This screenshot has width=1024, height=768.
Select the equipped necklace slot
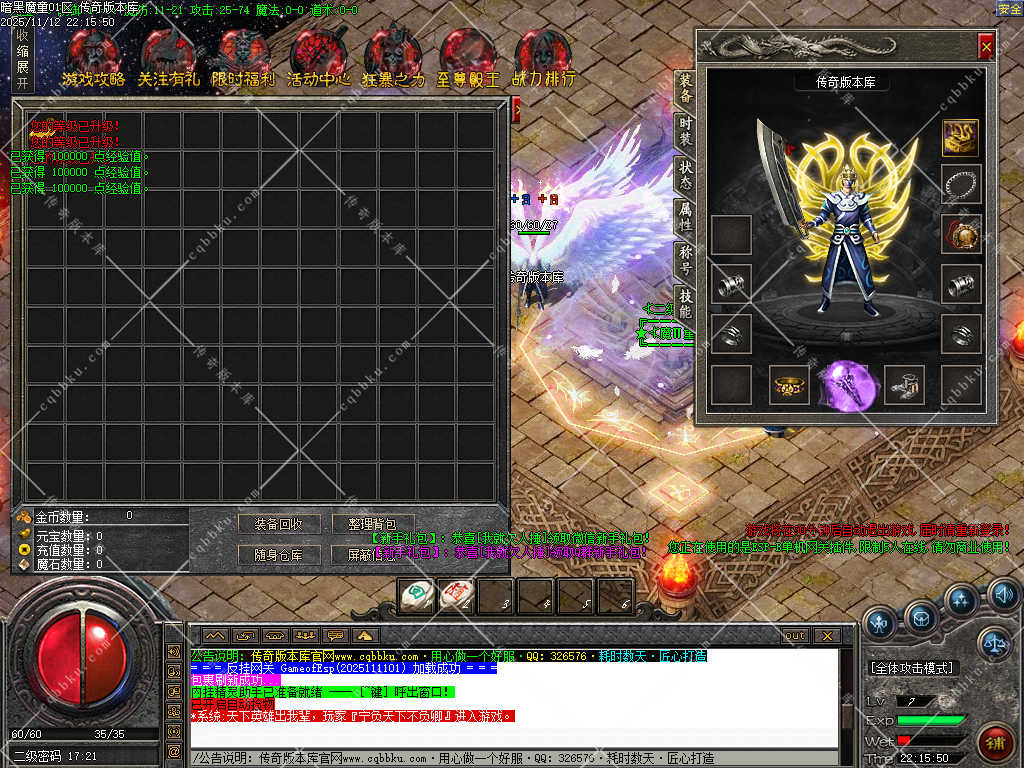[961, 185]
